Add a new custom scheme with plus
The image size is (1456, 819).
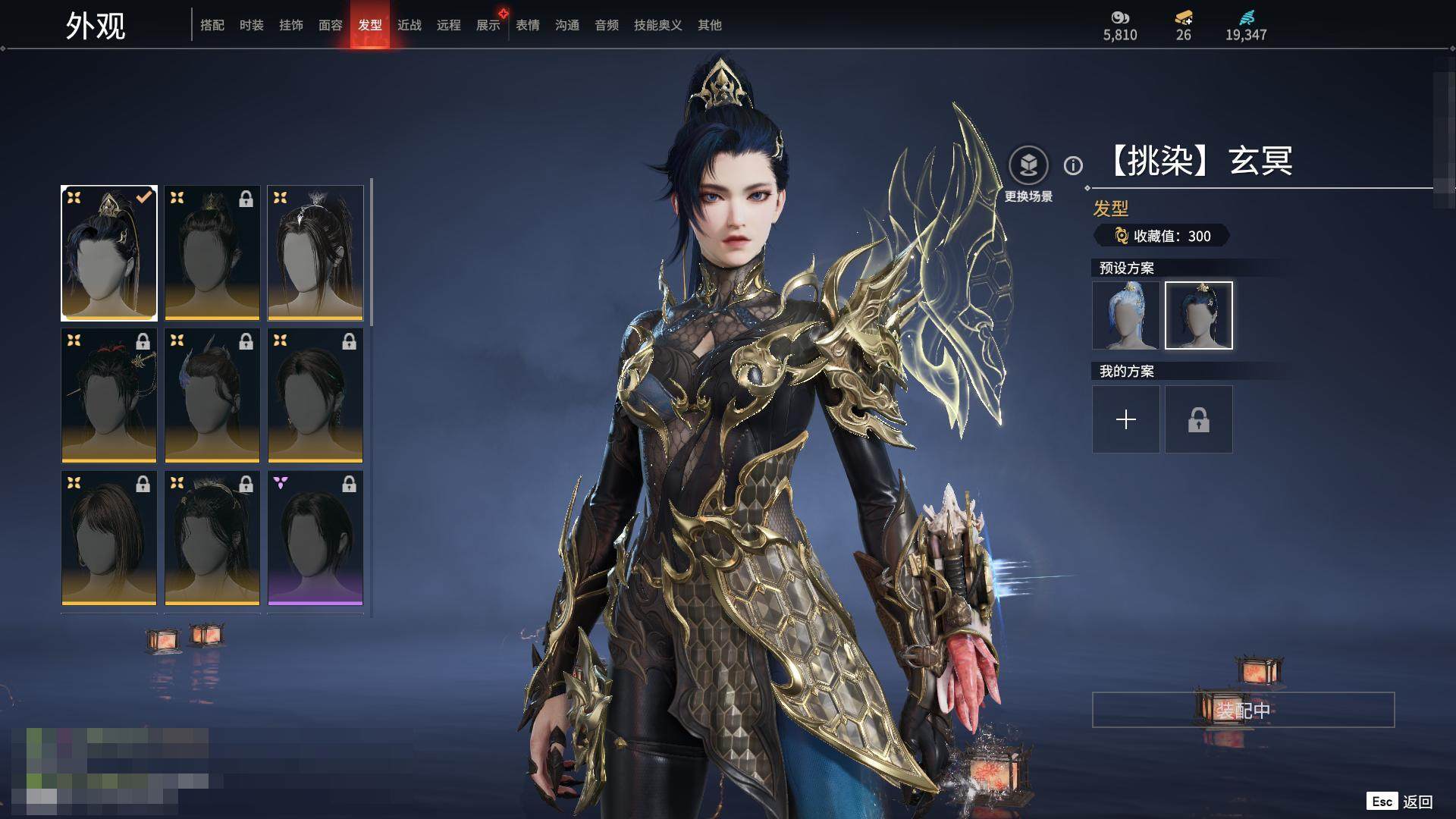1126,419
